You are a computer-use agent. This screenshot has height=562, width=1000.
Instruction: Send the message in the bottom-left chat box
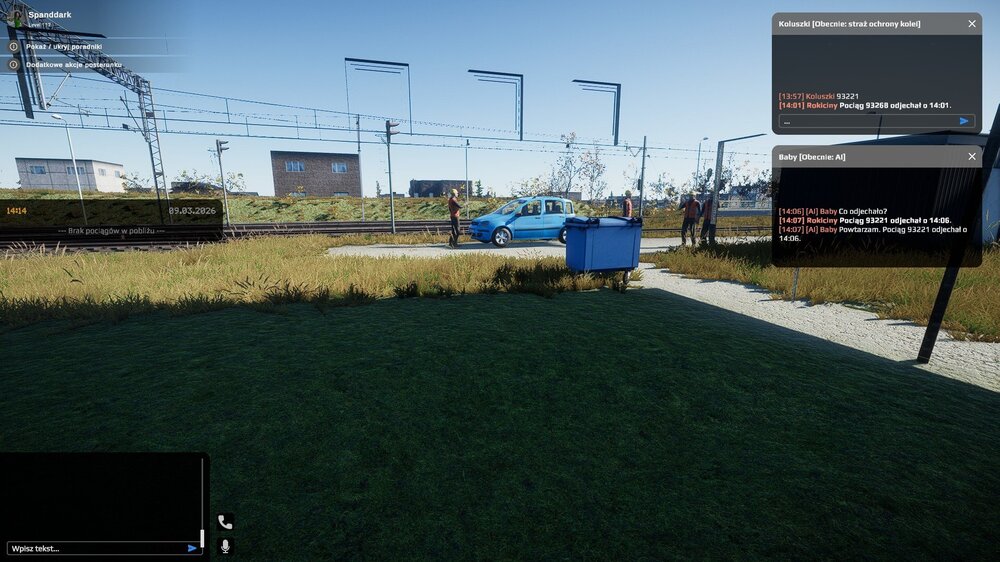click(x=192, y=548)
